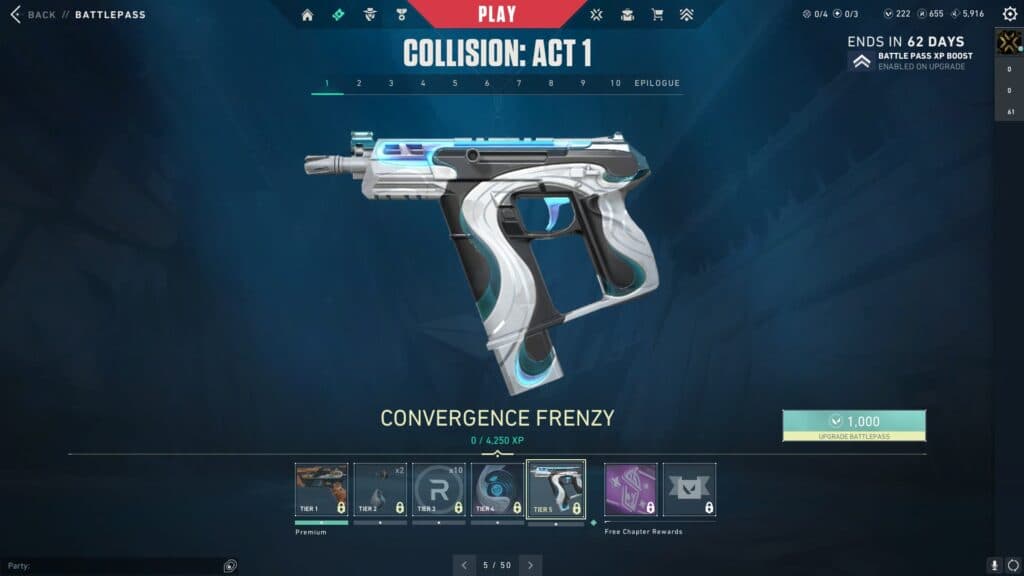Image resolution: width=1024 pixels, height=576 pixels.
Task: Choose the Tier 2 reward tile
Action: (380, 489)
